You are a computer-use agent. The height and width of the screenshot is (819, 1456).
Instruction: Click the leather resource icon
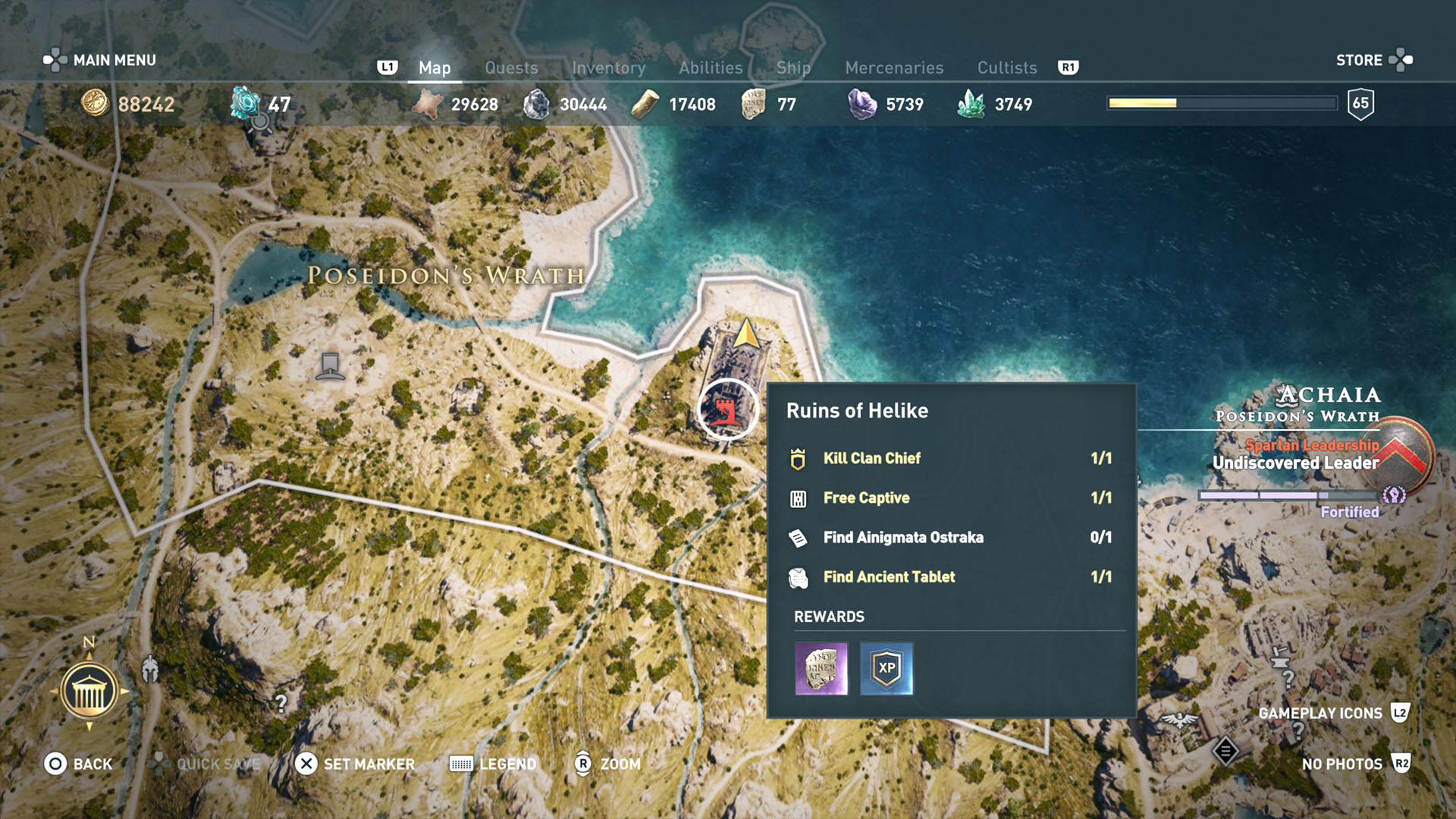tap(429, 104)
